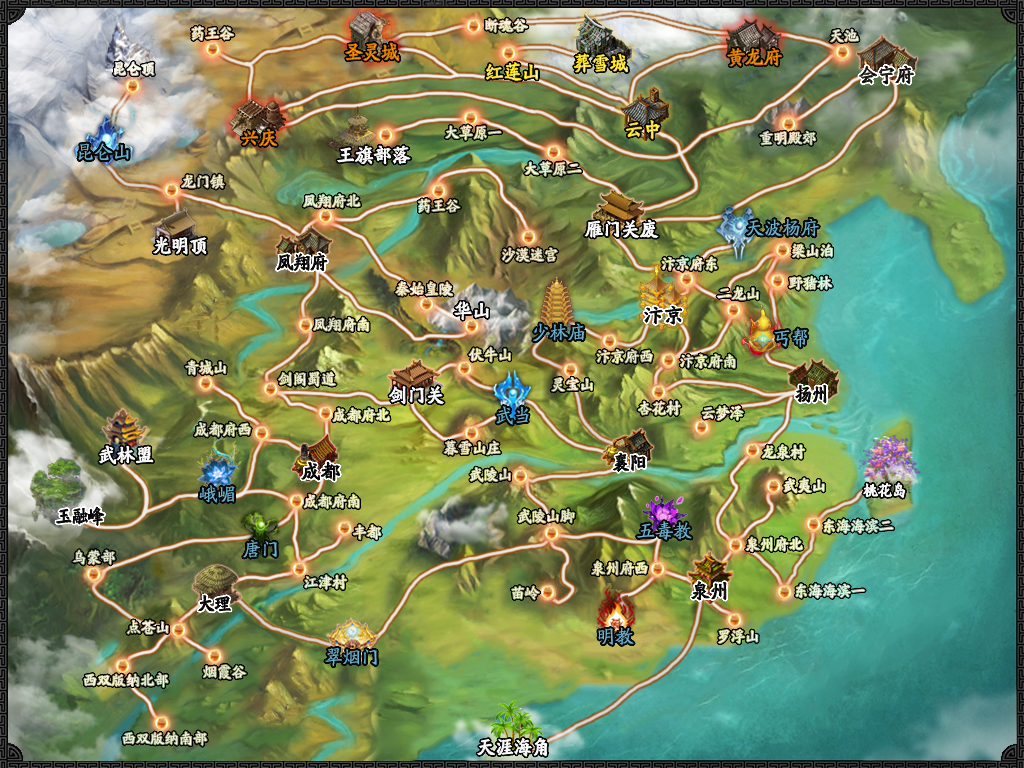Select the 襄阳 city marker
This screenshot has width=1024, height=768.
(631, 446)
